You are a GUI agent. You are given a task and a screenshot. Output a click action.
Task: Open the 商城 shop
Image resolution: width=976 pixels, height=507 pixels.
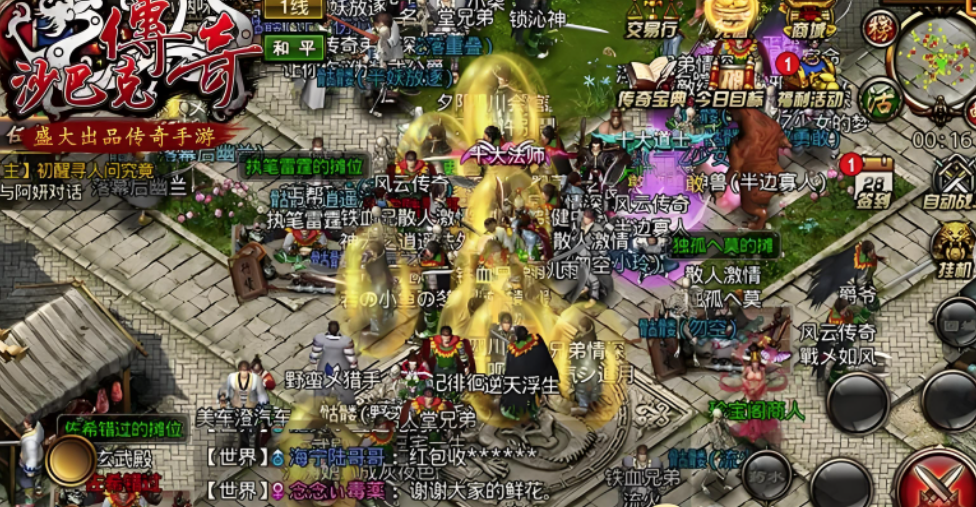coord(808,20)
